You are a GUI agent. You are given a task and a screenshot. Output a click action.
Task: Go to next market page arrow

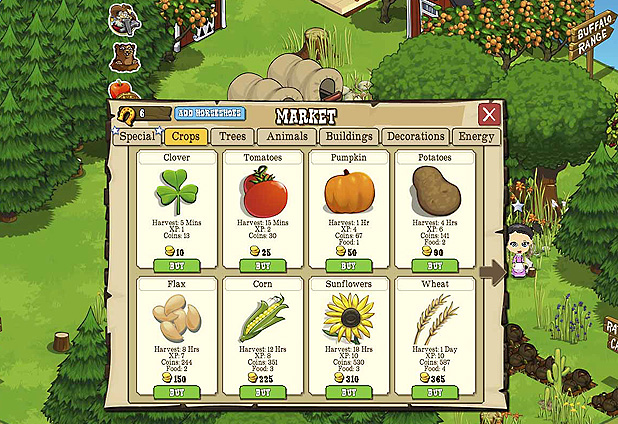[x=491, y=273]
